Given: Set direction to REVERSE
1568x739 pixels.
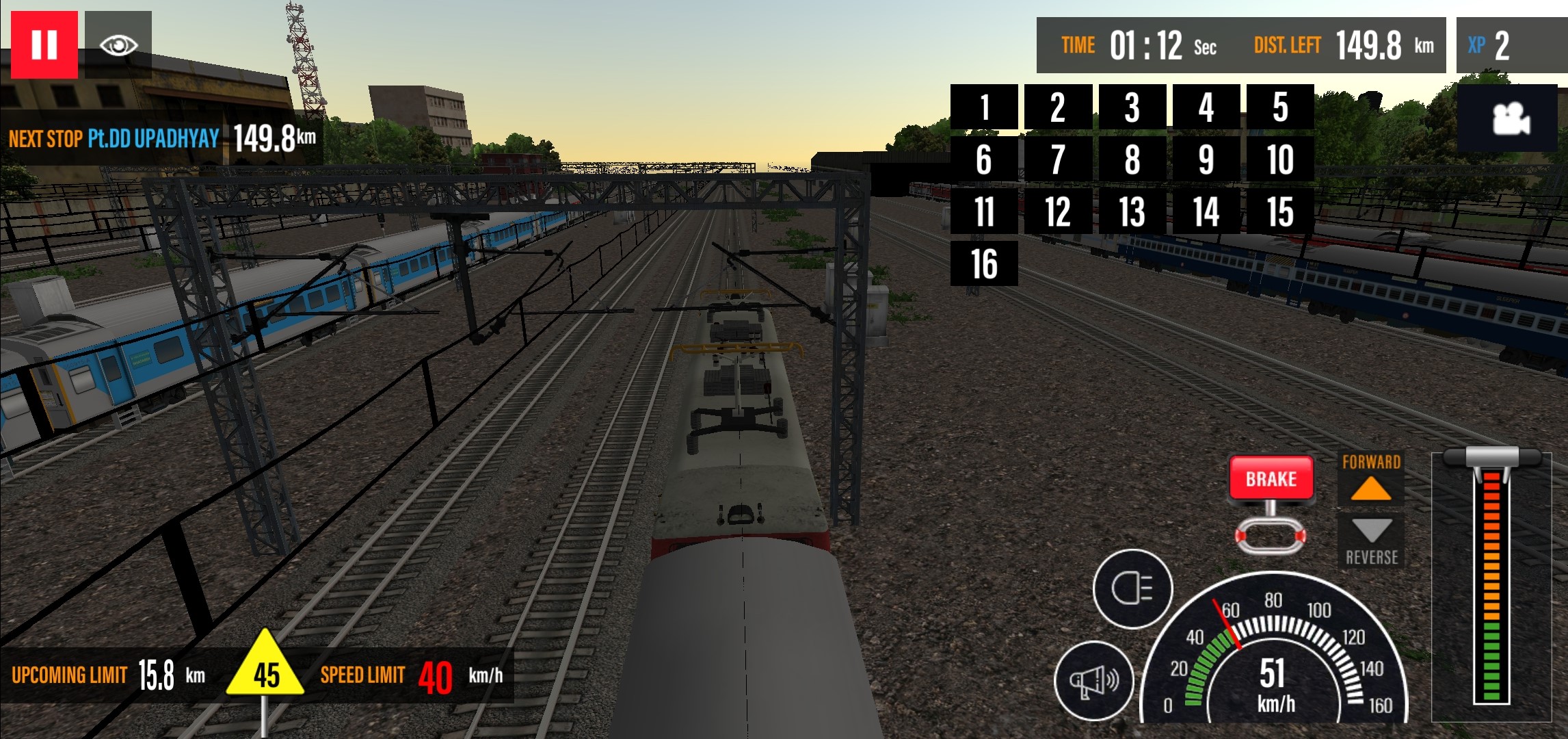Looking at the screenshot, I should [1370, 541].
